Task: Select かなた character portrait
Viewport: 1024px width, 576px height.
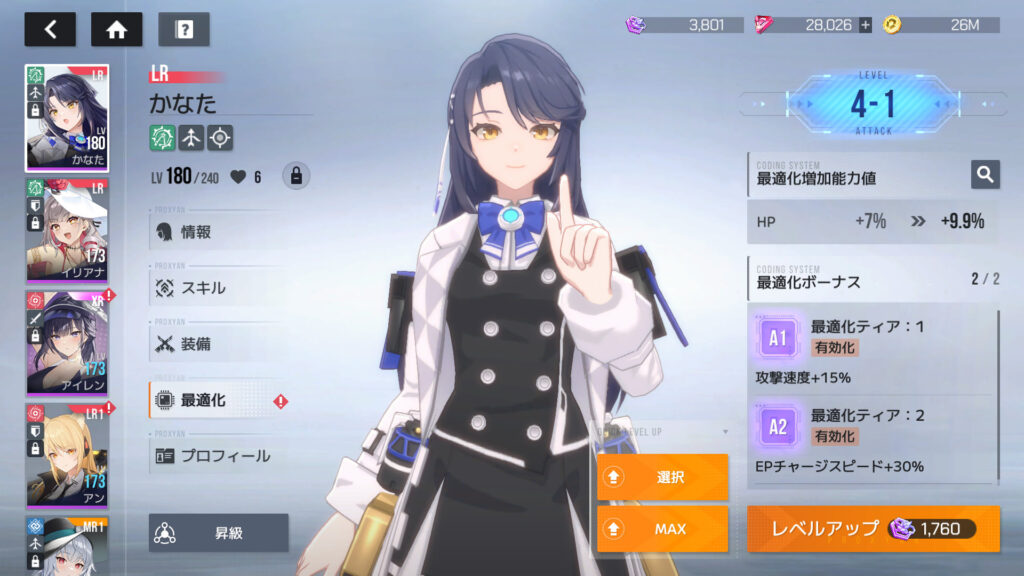Action: [x=67, y=118]
